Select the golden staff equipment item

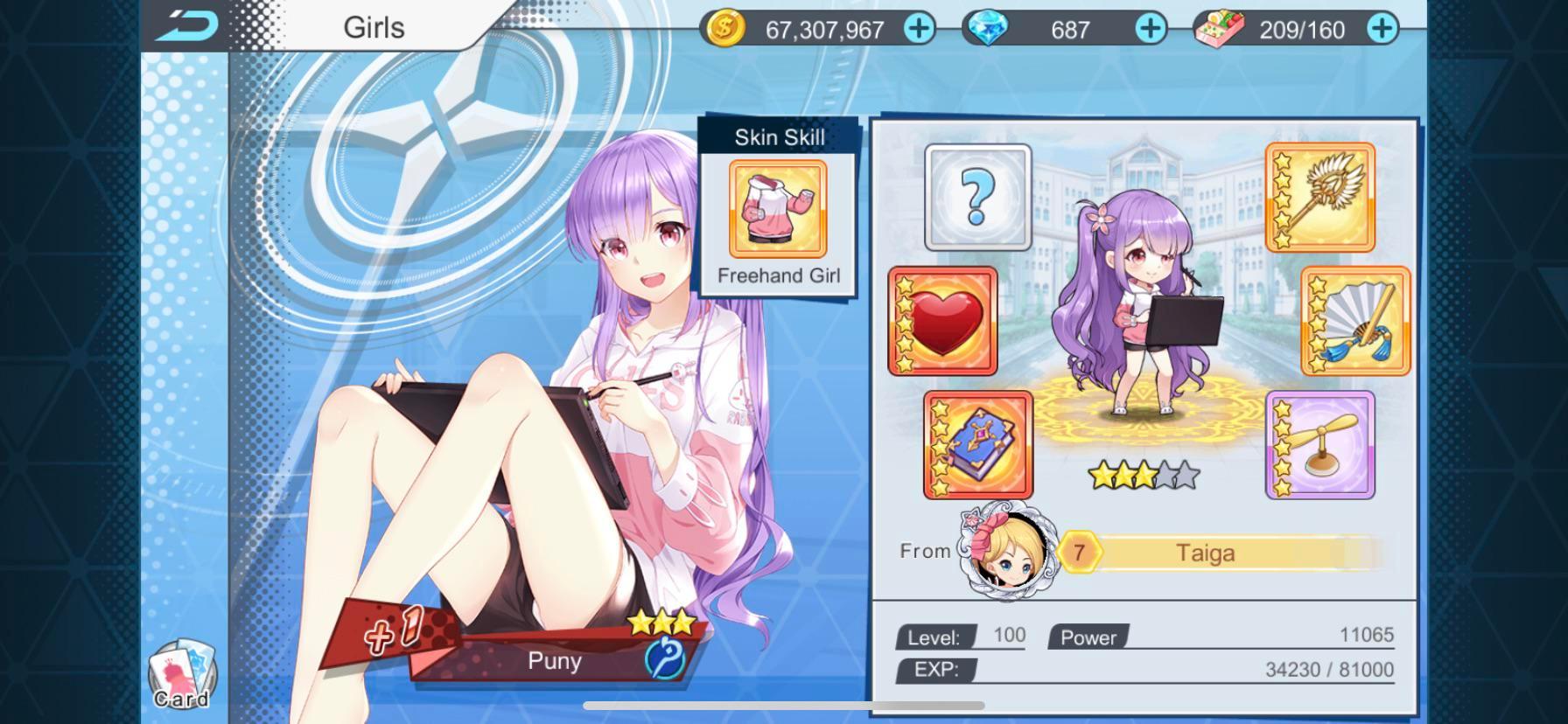coord(1319,198)
